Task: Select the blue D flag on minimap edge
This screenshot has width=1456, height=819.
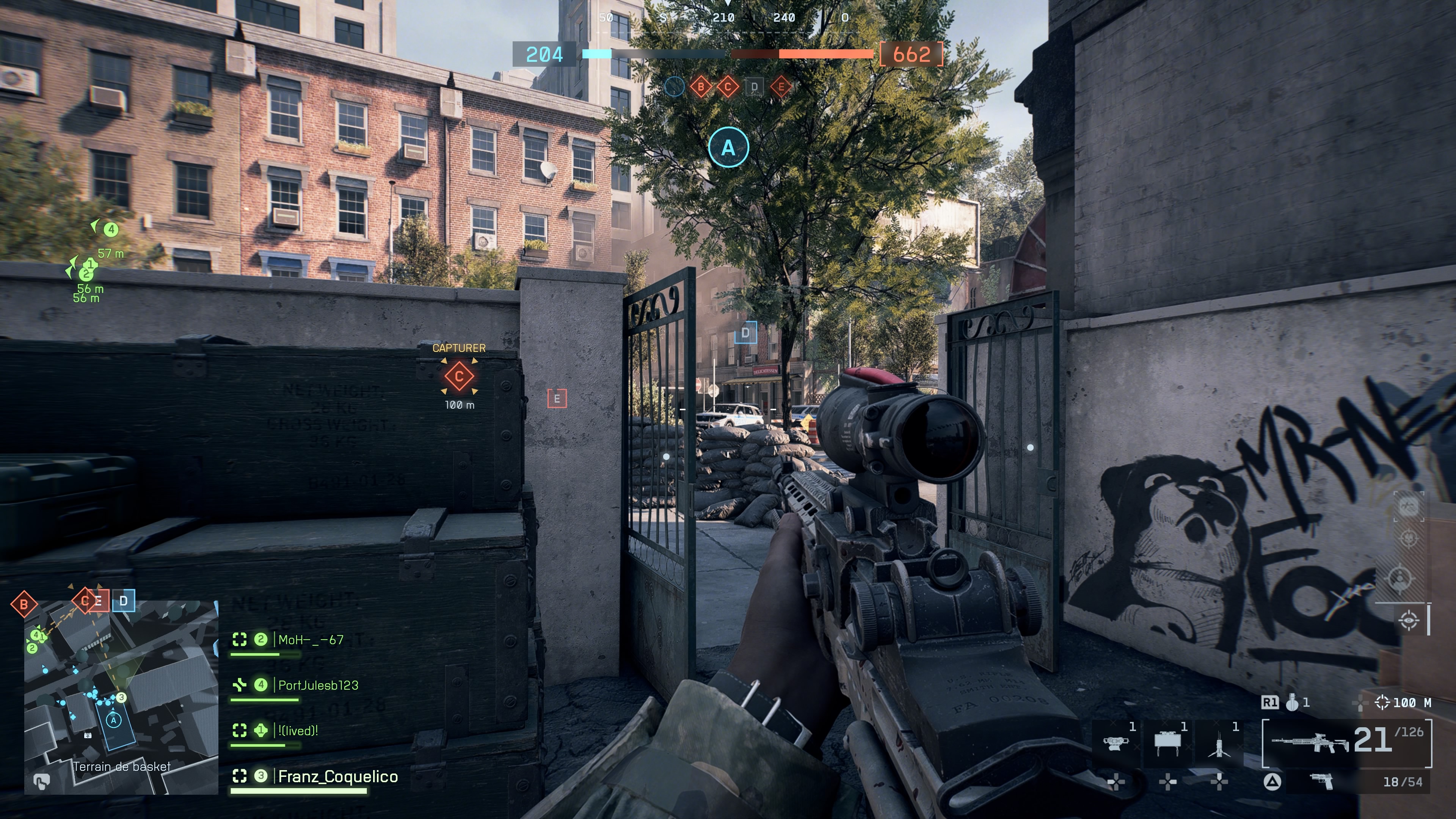Action: 124,601
